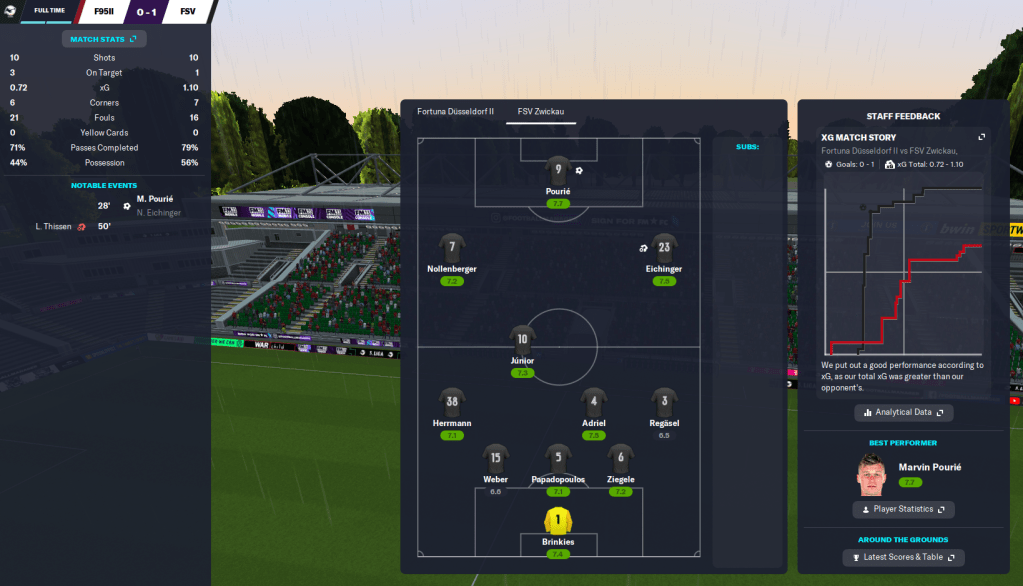Screen dimensions: 1023x586
Task: Open Analytical Data
Action: pyautogui.click(x=903, y=412)
